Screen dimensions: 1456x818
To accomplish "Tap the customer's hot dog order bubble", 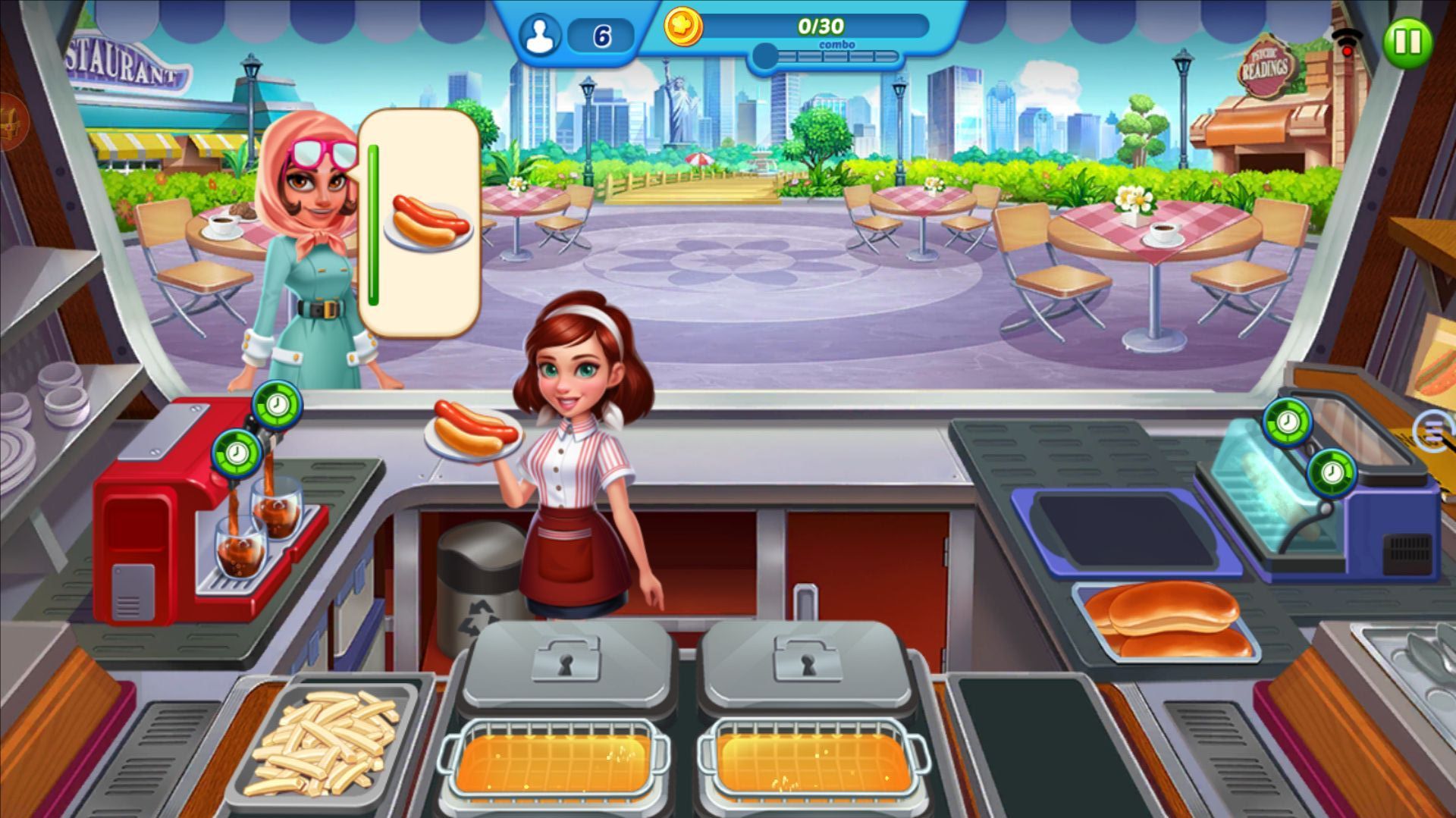I will [x=421, y=222].
